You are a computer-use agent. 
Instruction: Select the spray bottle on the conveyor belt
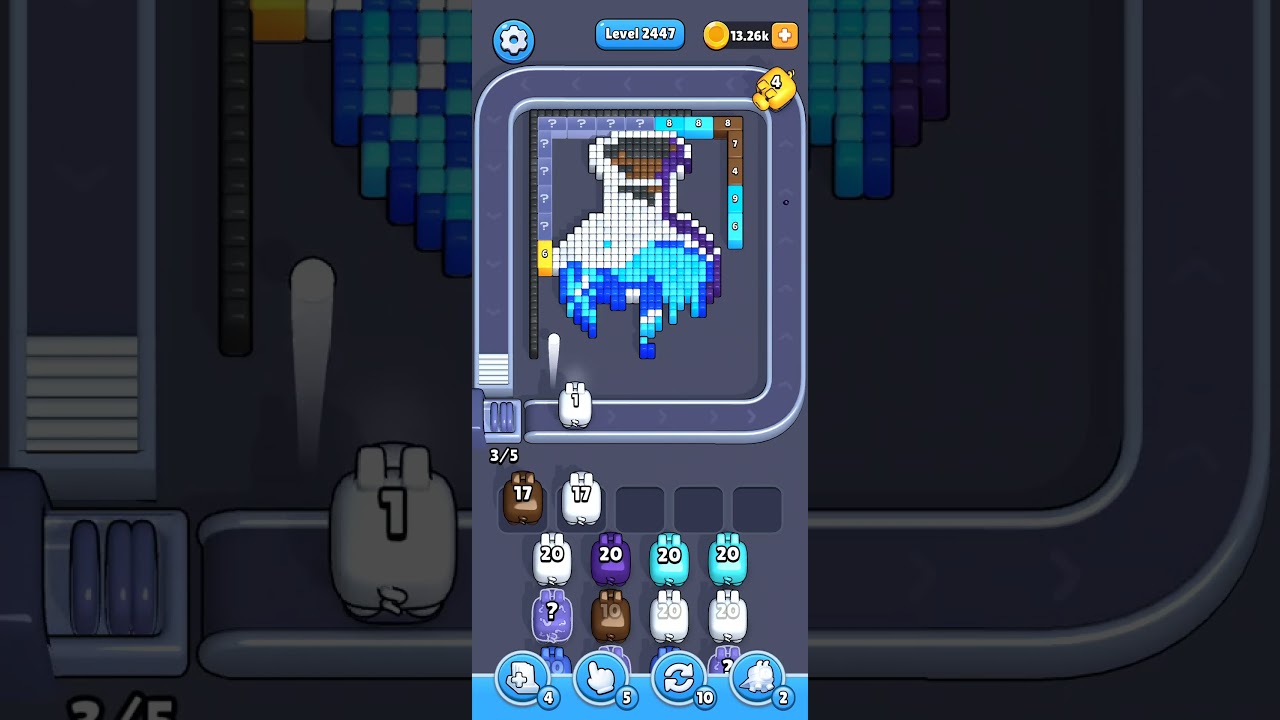point(575,404)
